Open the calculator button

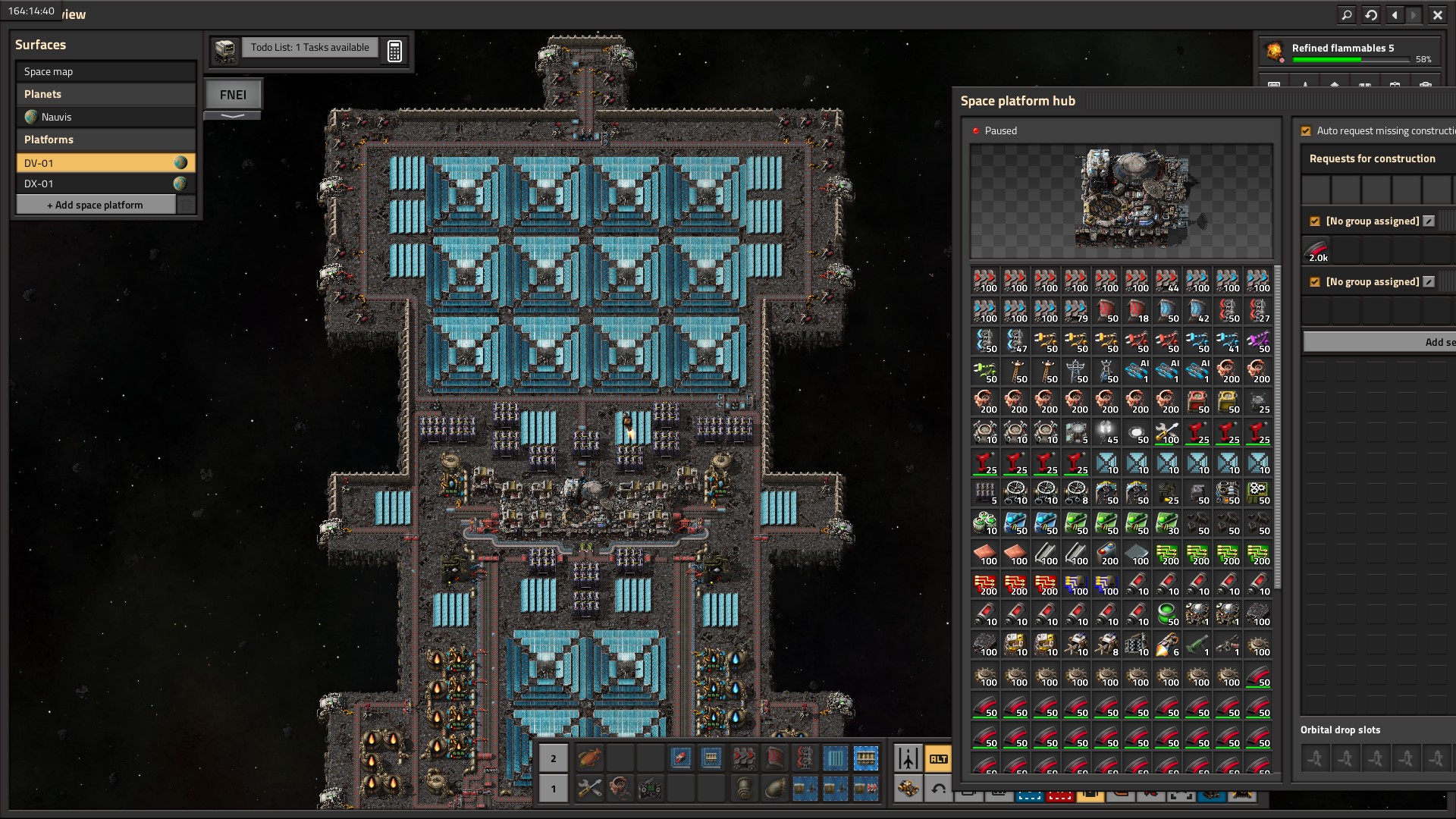click(394, 51)
